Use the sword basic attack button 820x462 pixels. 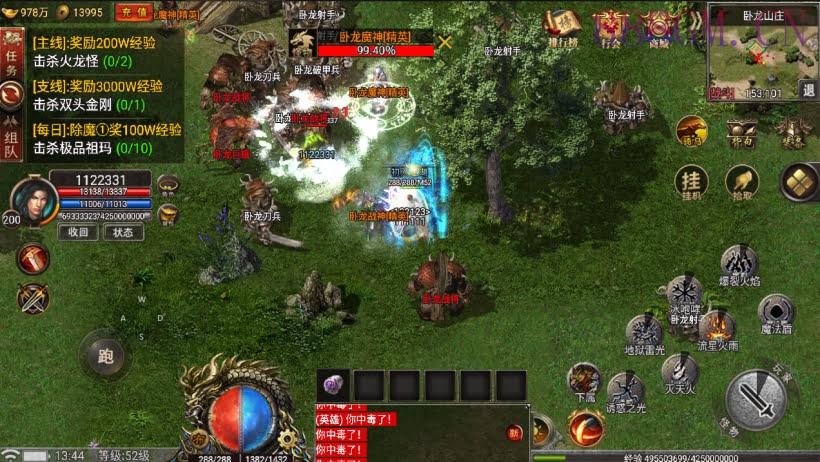tap(757, 401)
